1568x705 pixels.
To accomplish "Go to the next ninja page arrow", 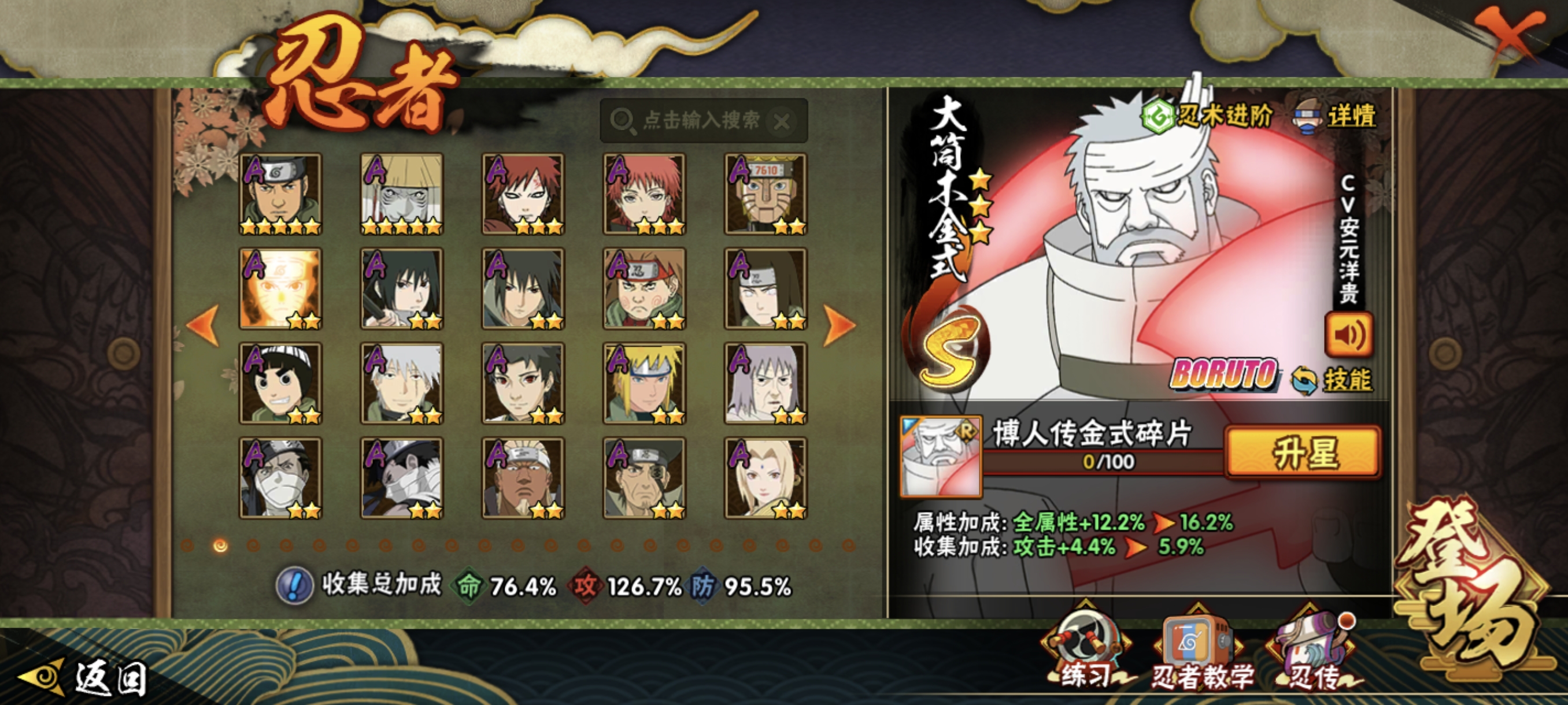I will pyautogui.click(x=839, y=326).
